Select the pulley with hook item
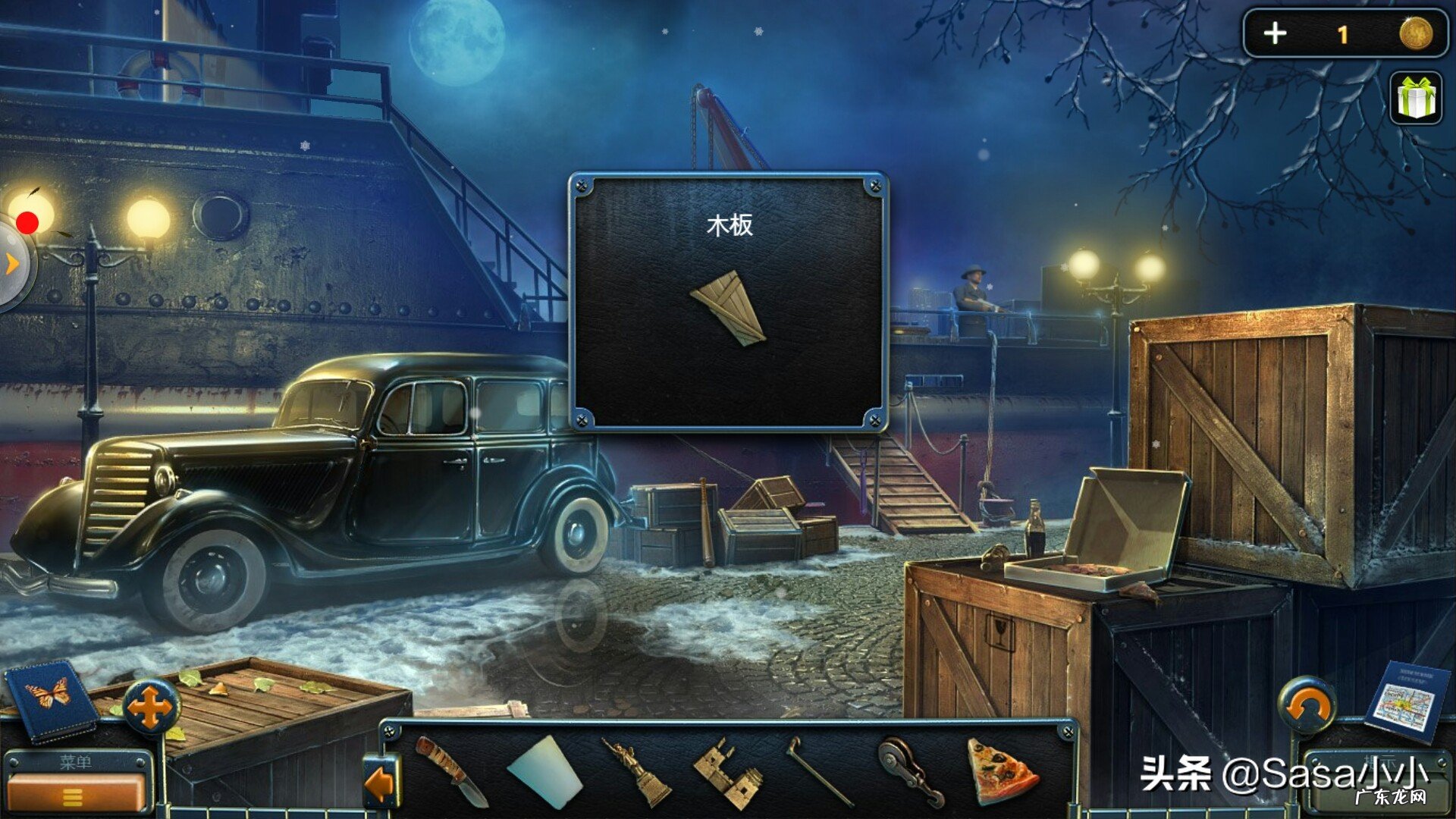The image size is (1456, 819). click(x=911, y=770)
